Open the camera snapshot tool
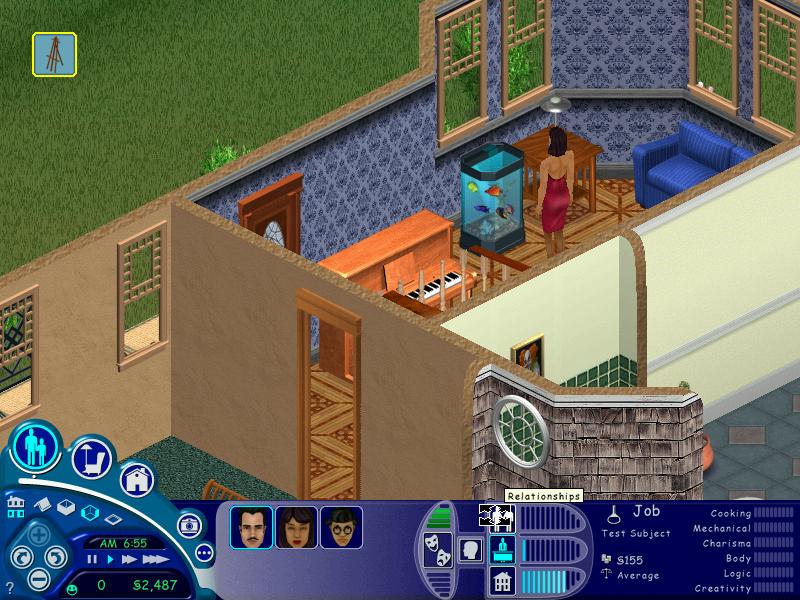This screenshot has width=800, height=600. click(188, 524)
